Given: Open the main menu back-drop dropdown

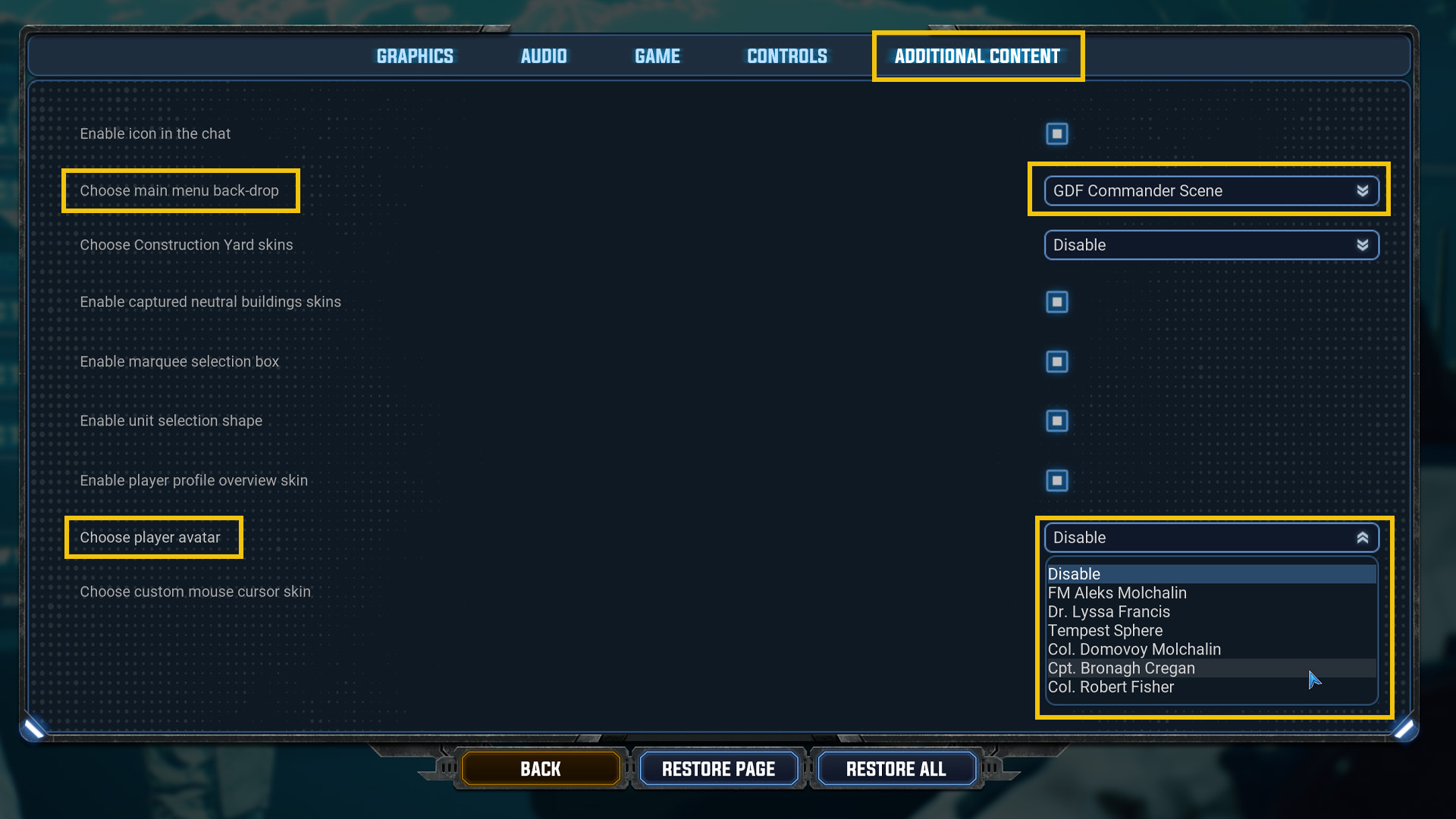Looking at the screenshot, I should click(1210, 190).
